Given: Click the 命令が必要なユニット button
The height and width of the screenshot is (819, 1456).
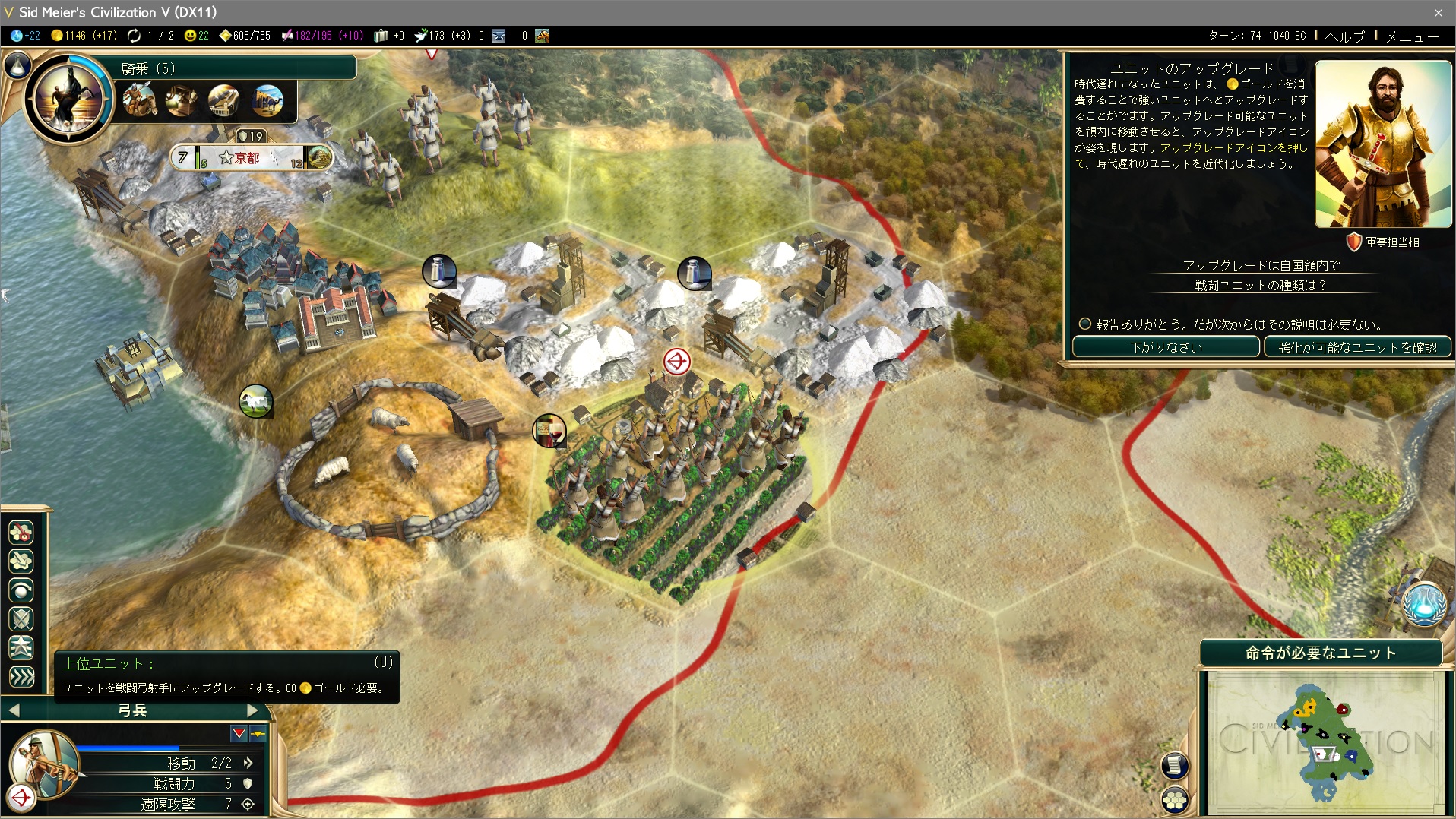Looking at the screenshot, I should tap(1321, 653).
